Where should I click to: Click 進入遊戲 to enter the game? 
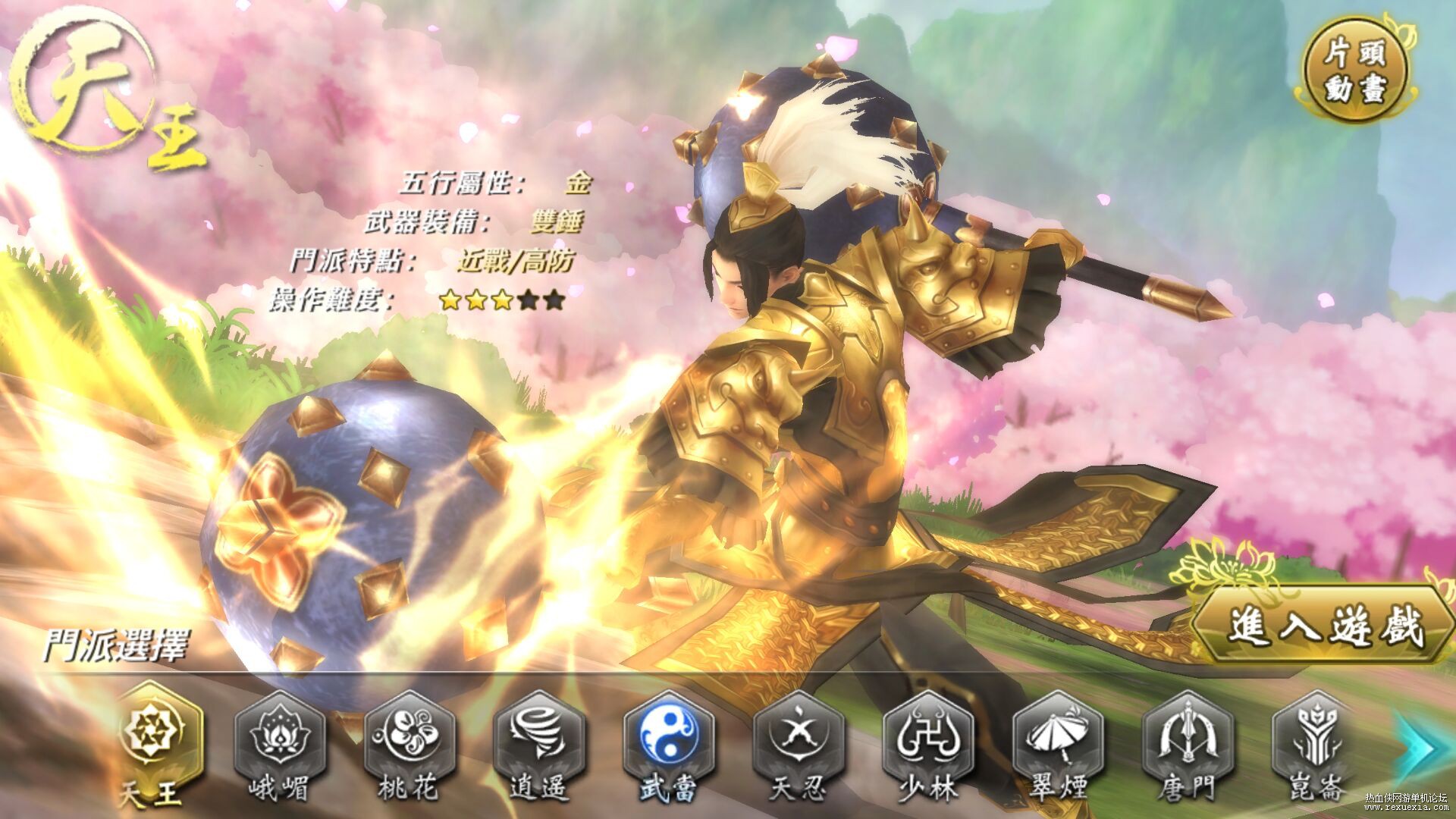1324,626
